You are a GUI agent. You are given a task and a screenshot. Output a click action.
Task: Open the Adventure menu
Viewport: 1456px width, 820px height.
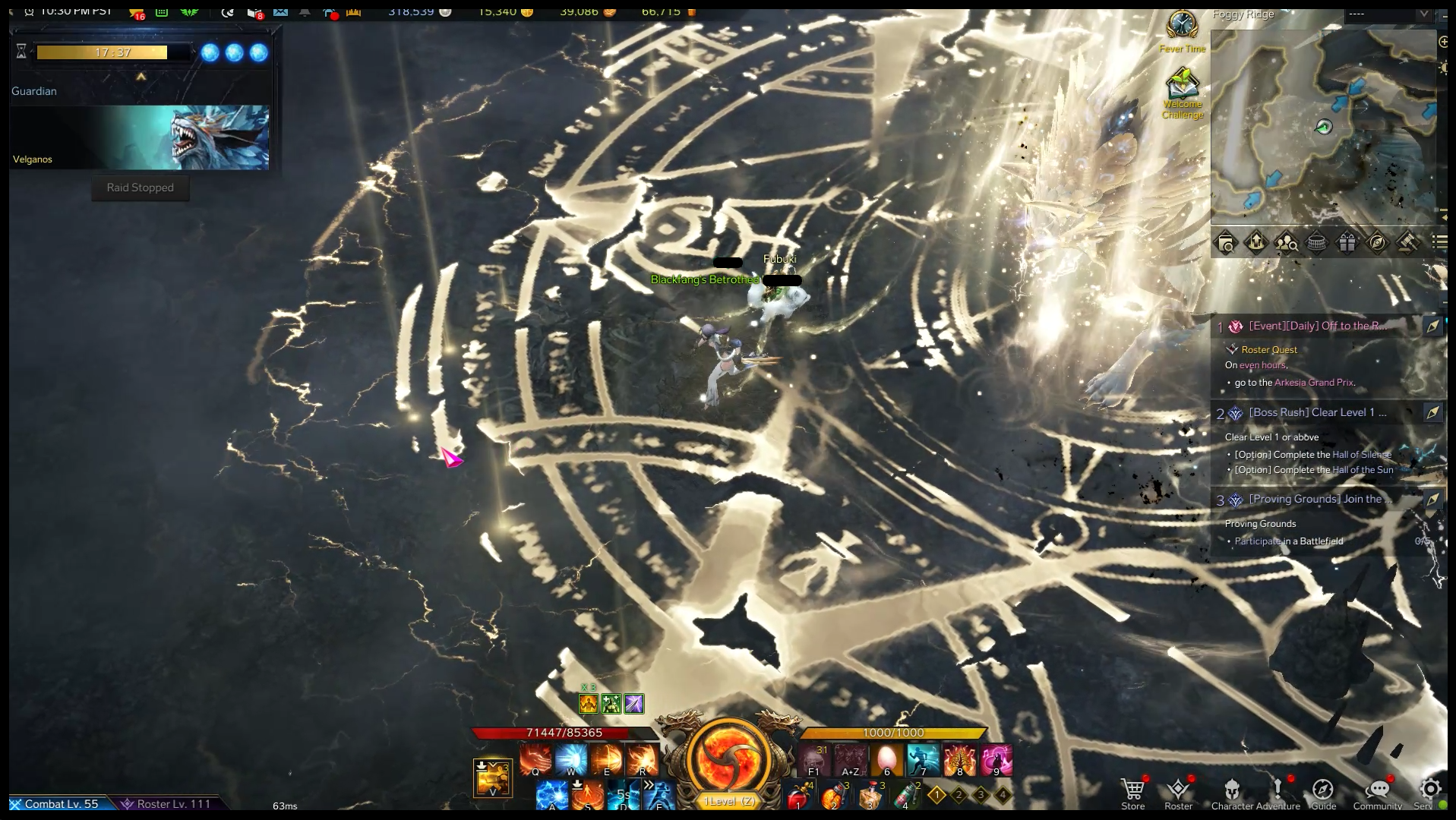pyautogui.click(x=1278, y=792)
